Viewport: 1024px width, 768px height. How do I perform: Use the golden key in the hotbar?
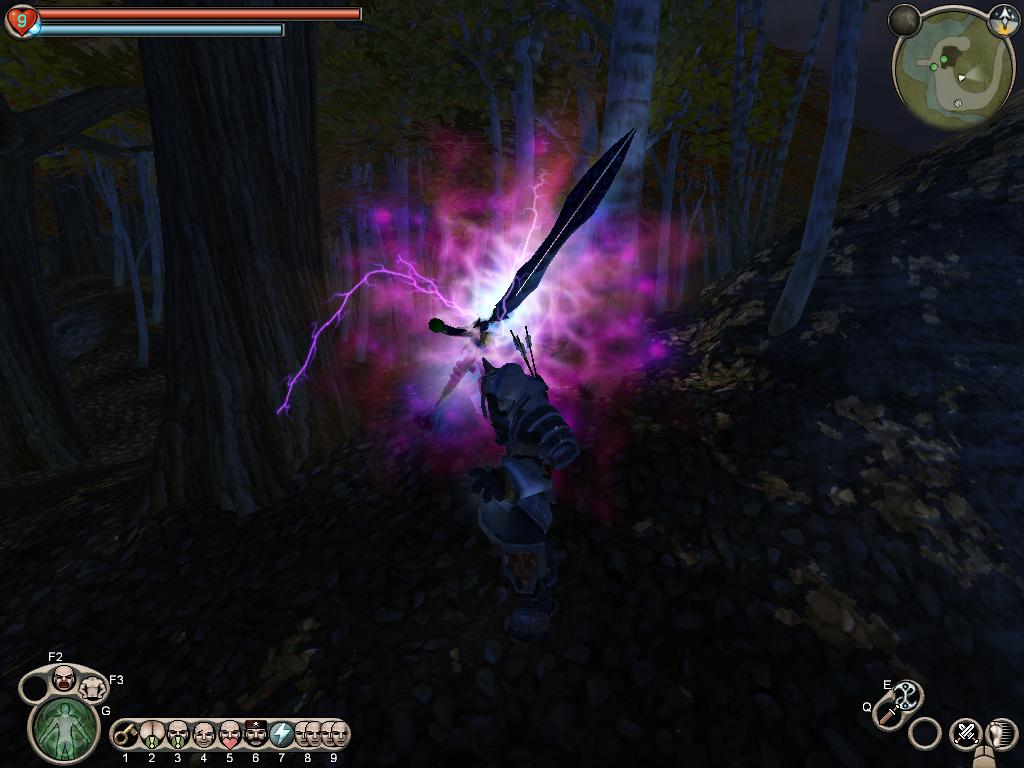tap(126, 735)
